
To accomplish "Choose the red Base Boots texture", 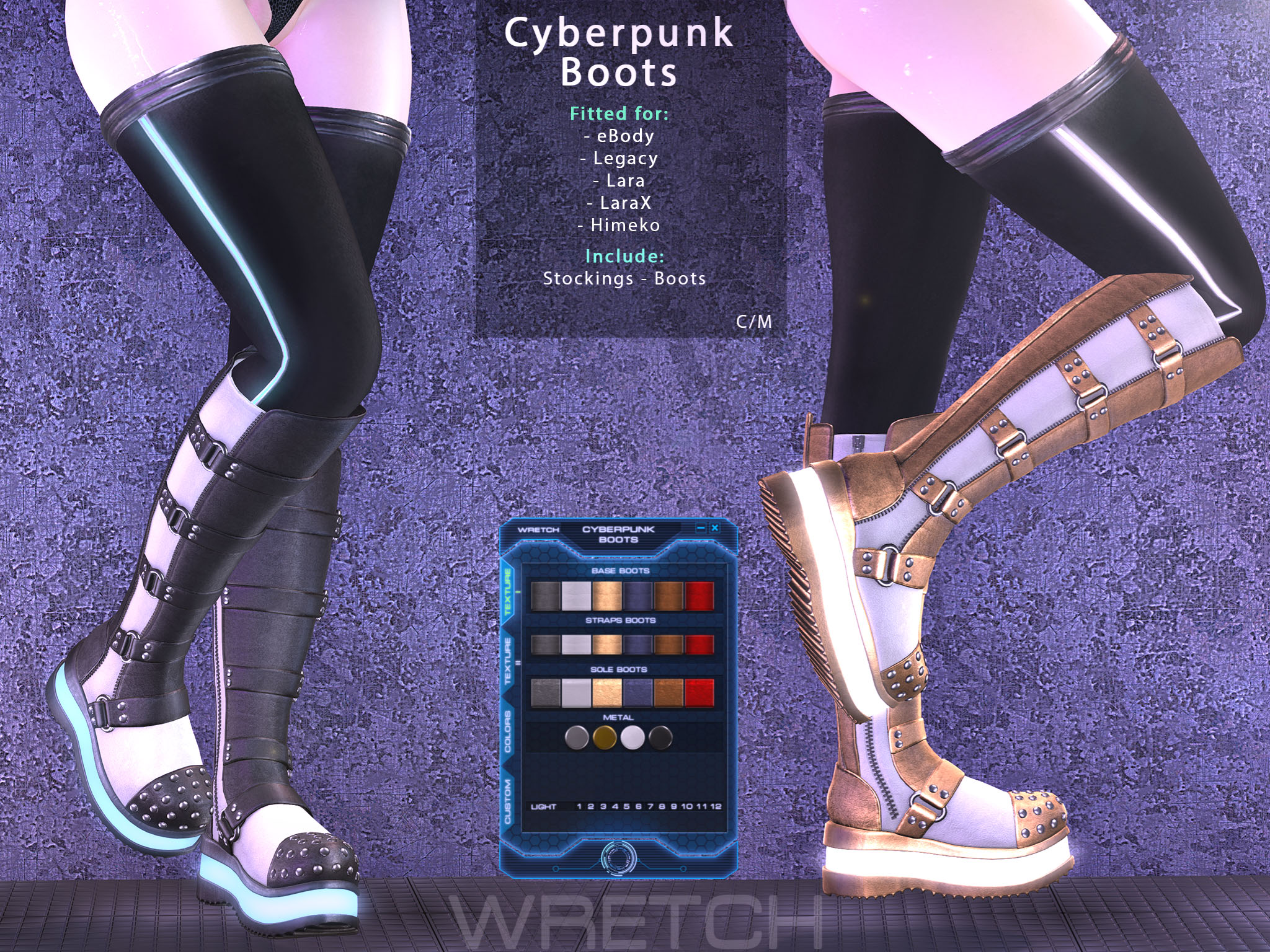I will click(x=699, y=595).
